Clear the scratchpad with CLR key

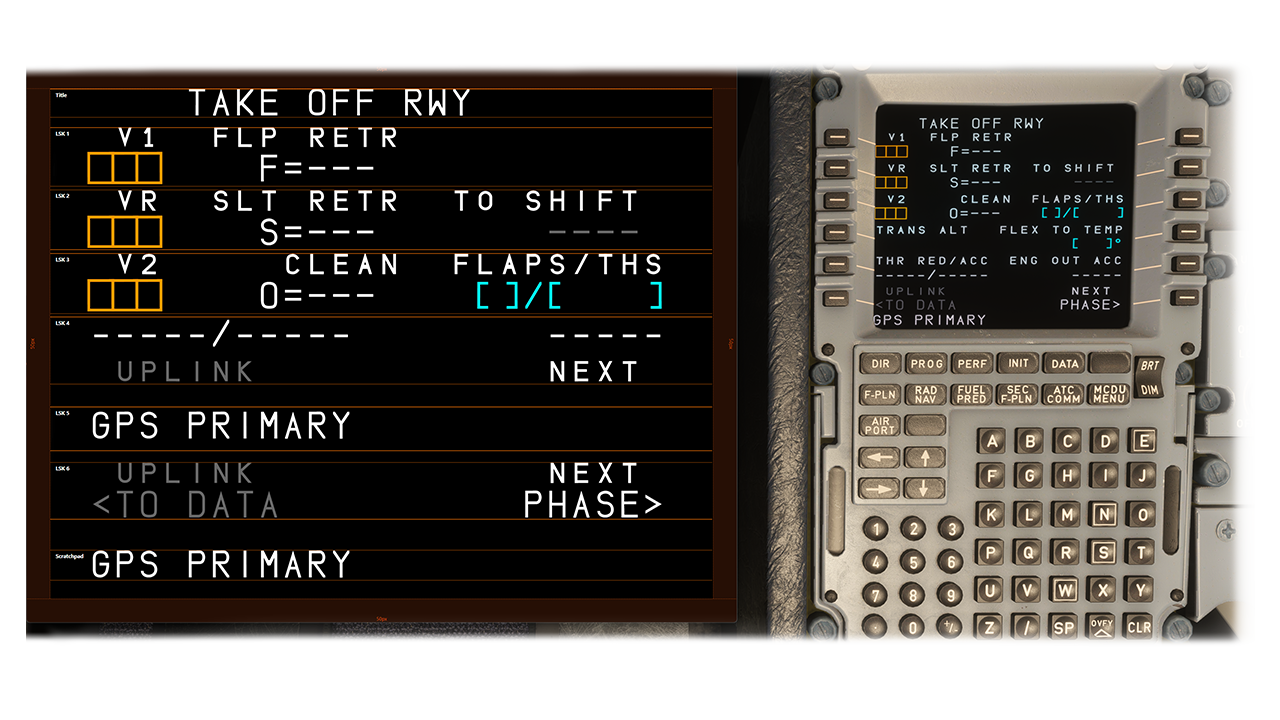[1139, 628]
